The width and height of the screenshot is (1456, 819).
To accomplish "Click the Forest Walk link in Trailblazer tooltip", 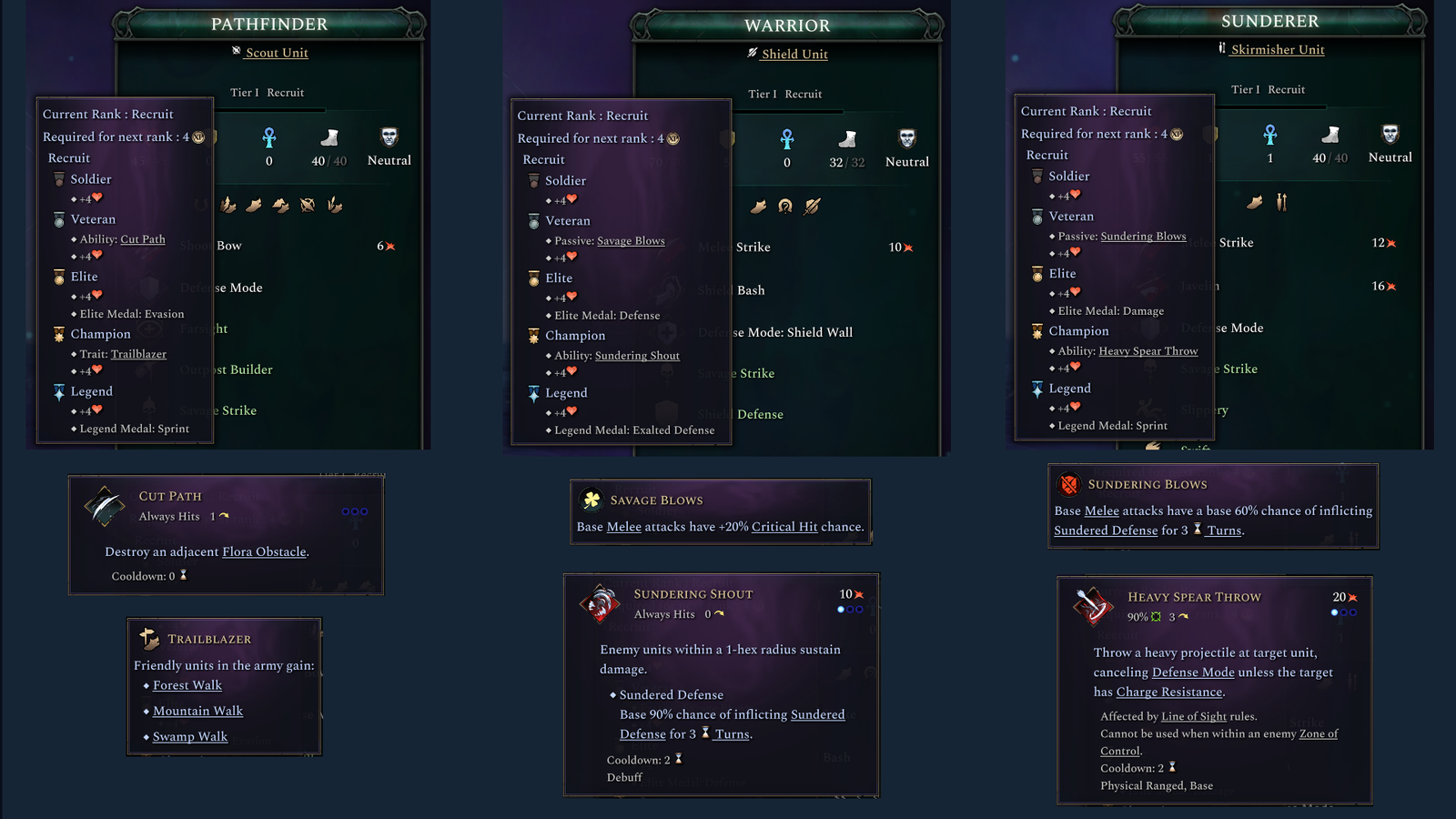I will pyautogui.click(x=186, y=685).
